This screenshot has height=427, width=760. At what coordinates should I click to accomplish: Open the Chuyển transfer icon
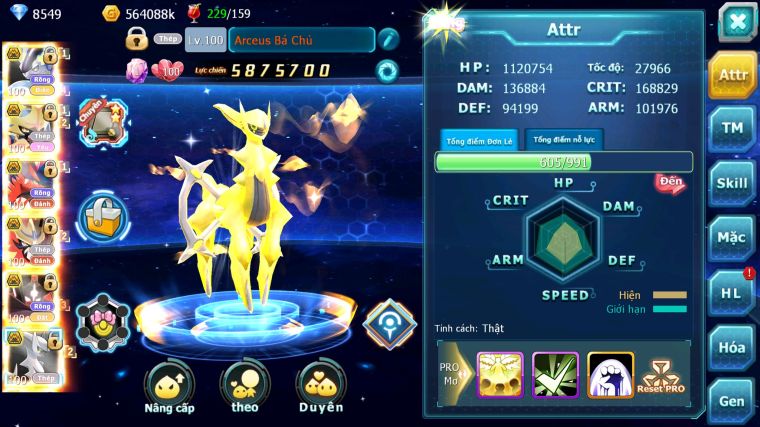101,121
